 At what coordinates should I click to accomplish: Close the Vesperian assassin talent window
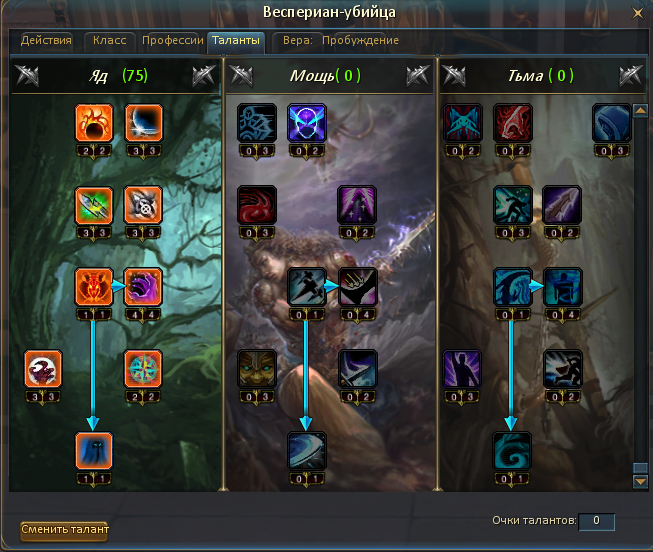[637, 12]
